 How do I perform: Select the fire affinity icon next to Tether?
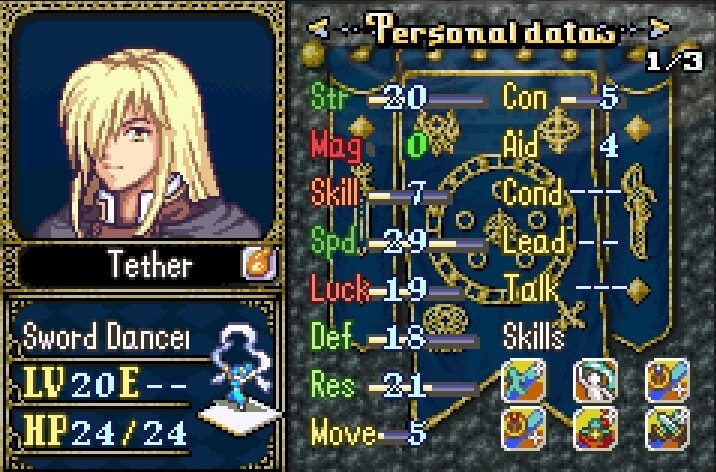pos(255,265)
